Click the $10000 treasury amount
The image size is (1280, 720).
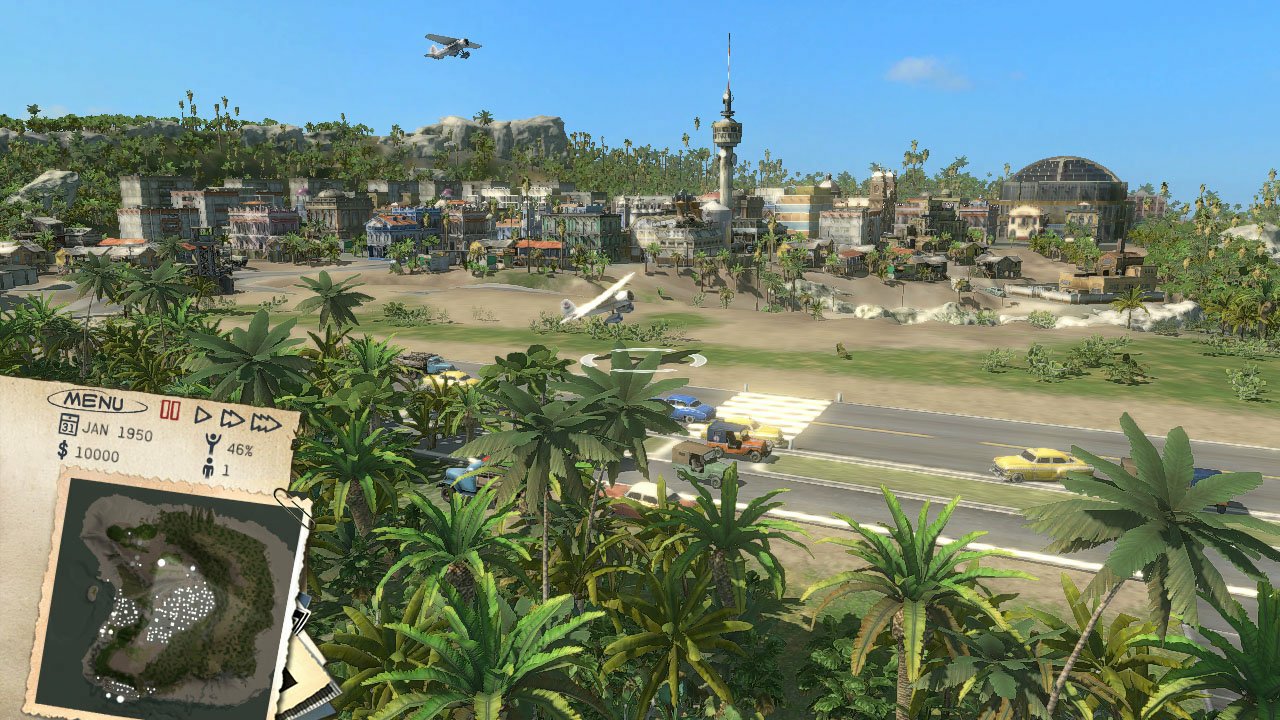pyautogui.click(x=97, y=453)
